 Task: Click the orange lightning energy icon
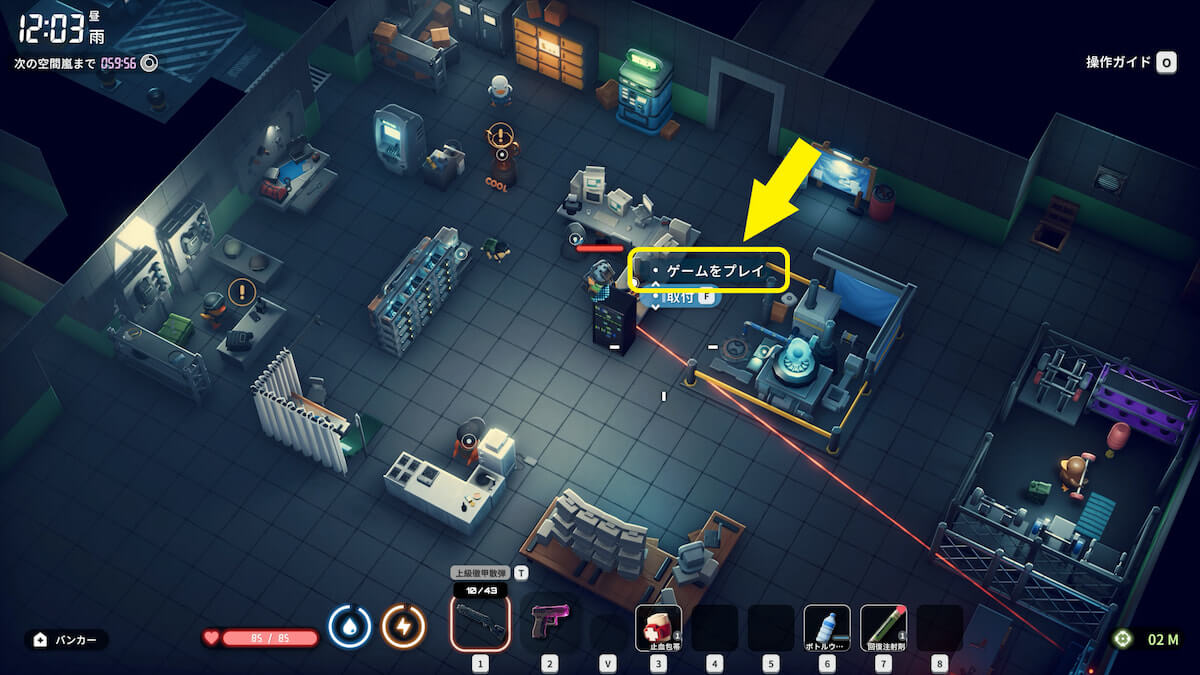pyautogui.click(x=404, y=627)
